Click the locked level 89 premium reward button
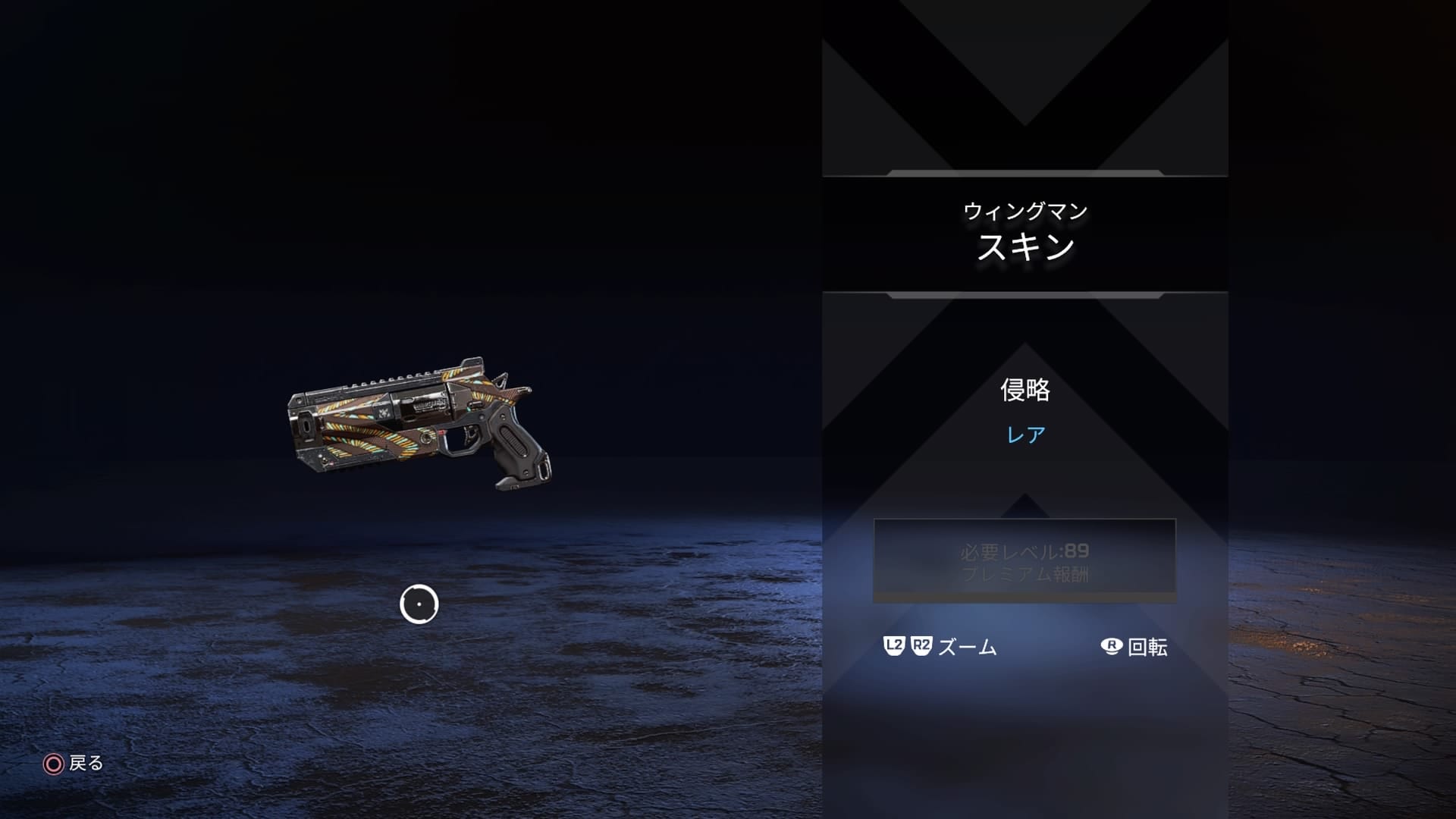The image size is (1456, 819). tap(1025, 561)
